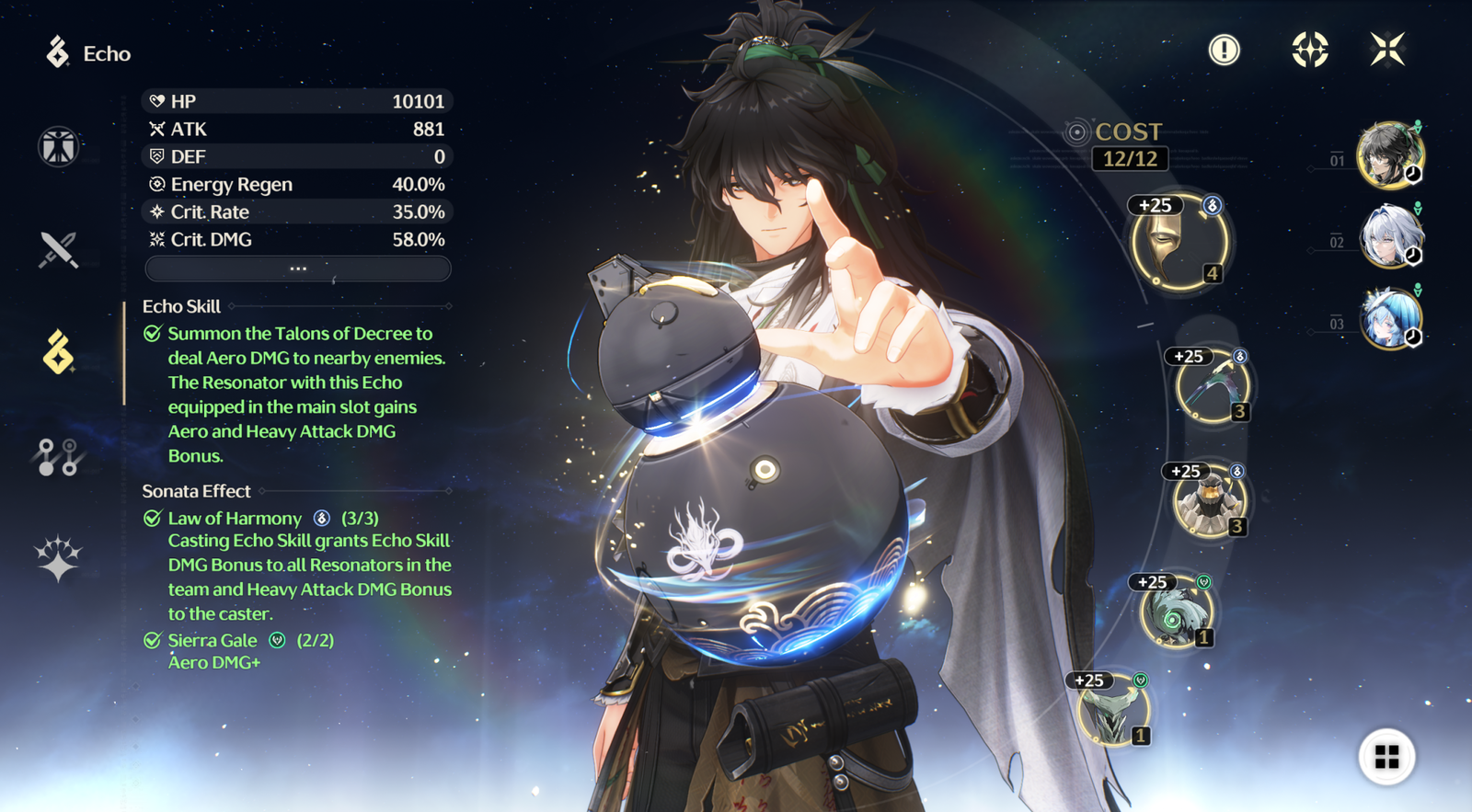Select the lower cost 3 echo slot
Screen dimensions: 1472x812
point(1209,502)
